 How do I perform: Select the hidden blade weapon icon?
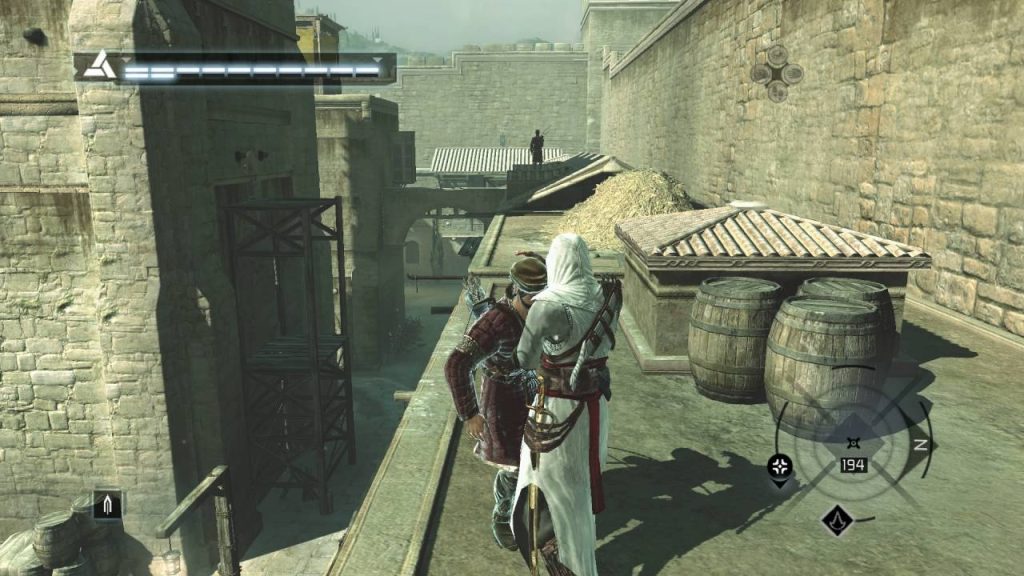[107, 505]
